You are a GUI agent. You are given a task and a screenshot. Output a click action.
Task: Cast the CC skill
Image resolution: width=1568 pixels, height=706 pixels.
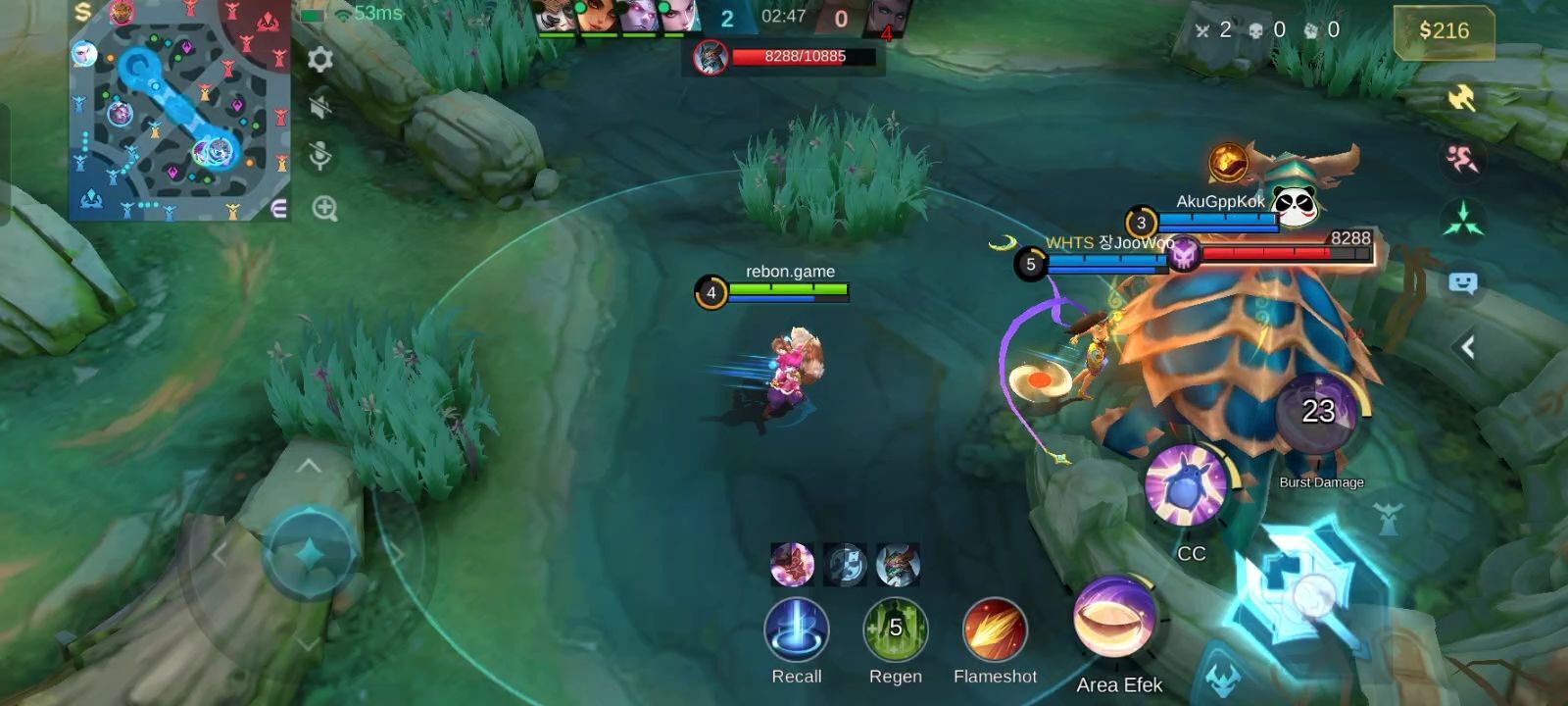(x=1188, y=484)
